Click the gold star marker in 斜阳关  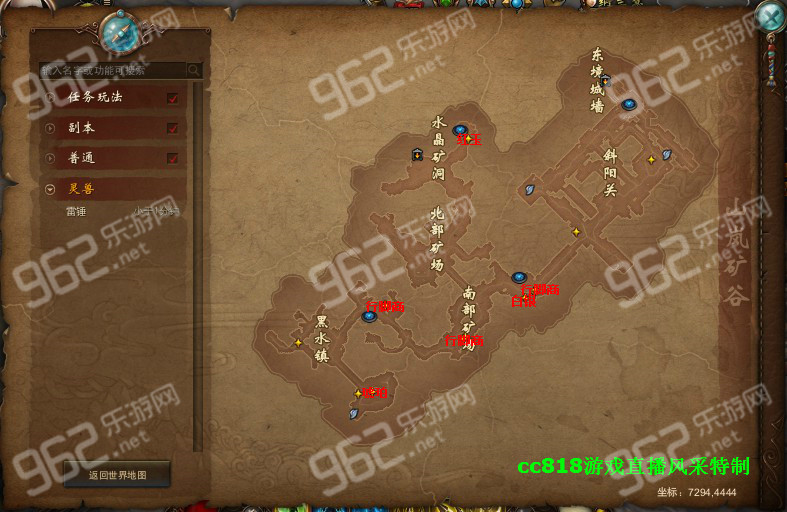pos(651,159)
